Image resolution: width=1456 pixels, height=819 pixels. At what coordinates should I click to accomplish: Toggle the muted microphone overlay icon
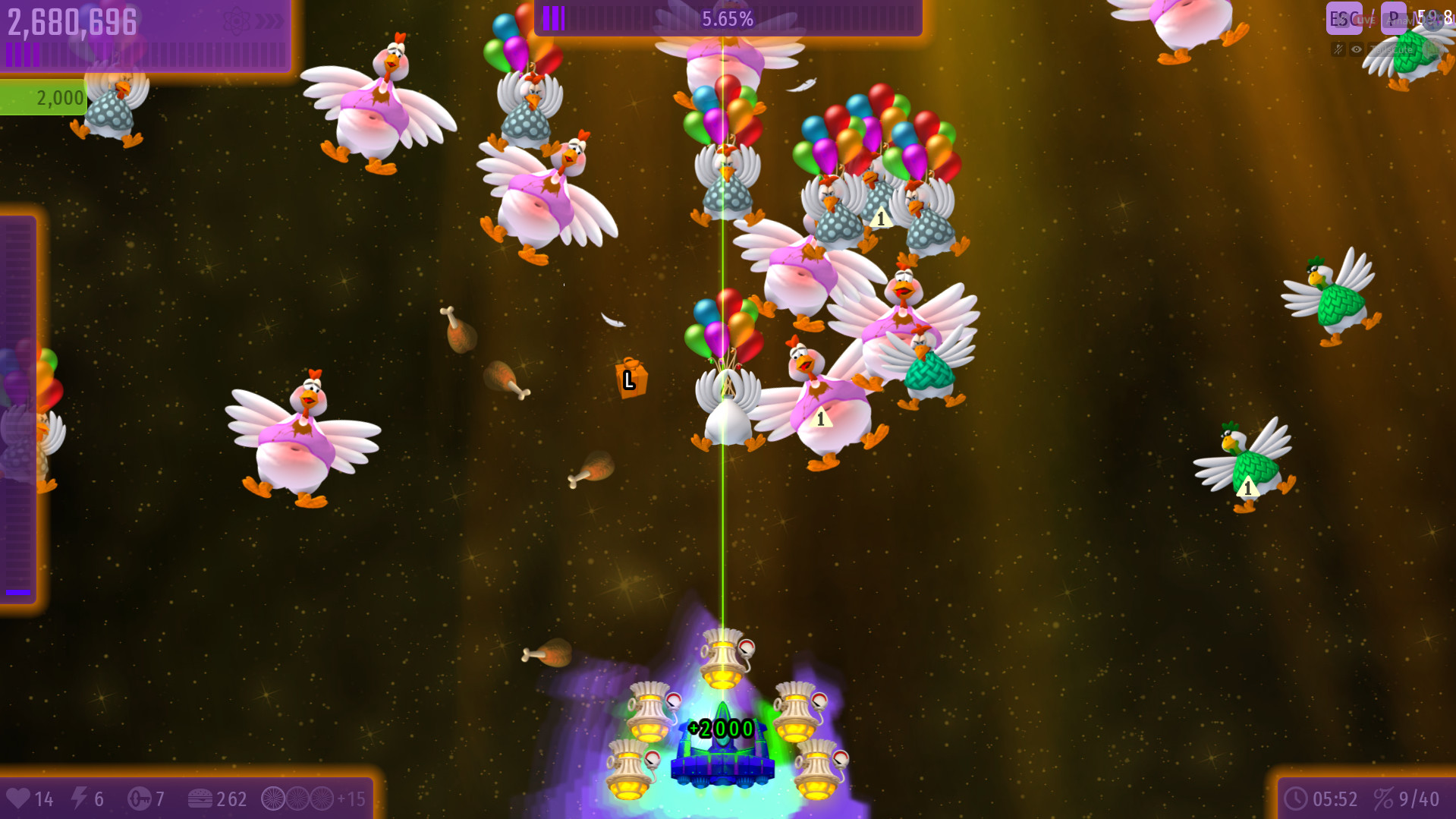coord(1338,50)
